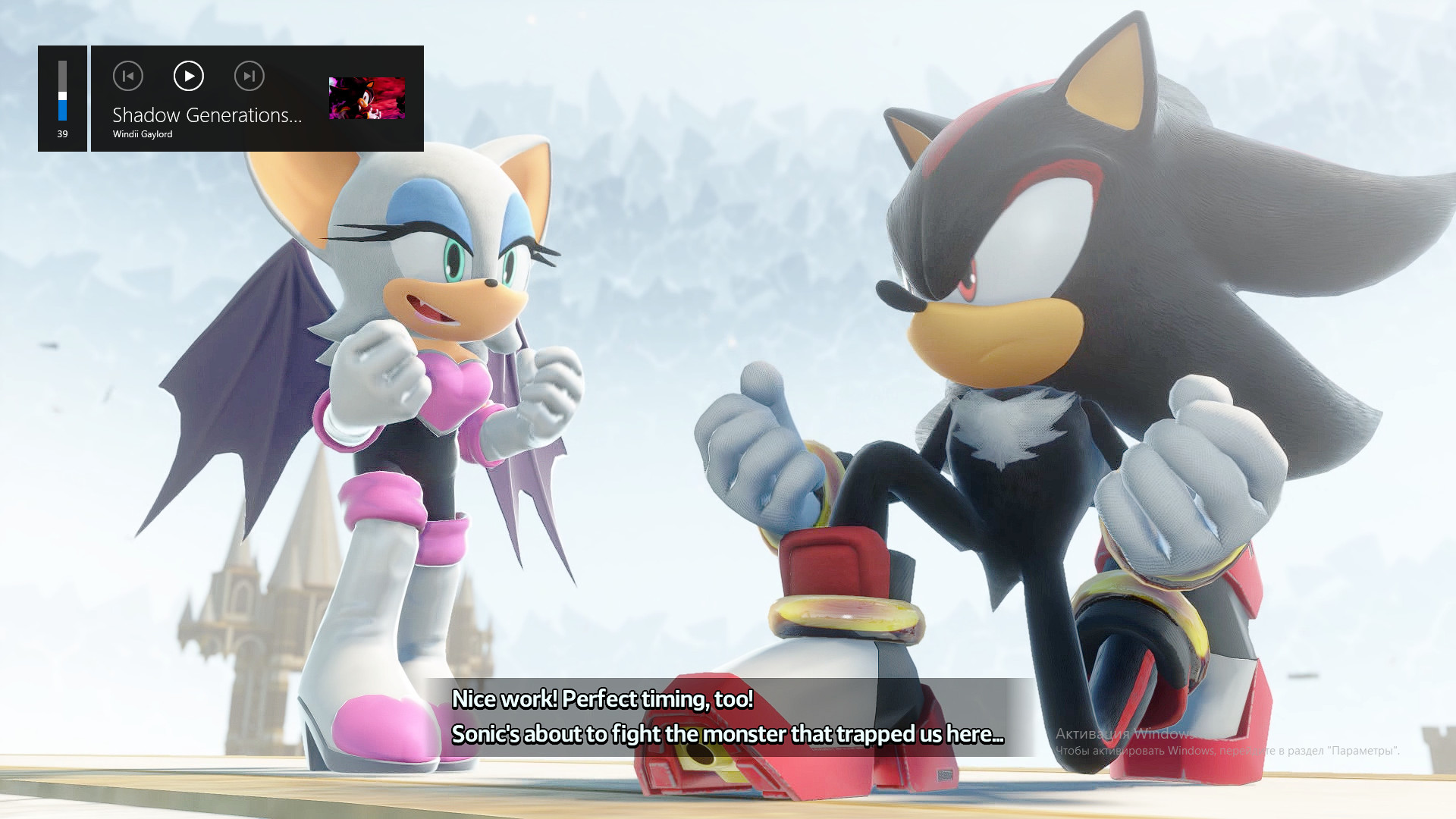This screenshot has height=819, width=1456.
Task: Go back using the previous track icon
Action: pos(128,76)
